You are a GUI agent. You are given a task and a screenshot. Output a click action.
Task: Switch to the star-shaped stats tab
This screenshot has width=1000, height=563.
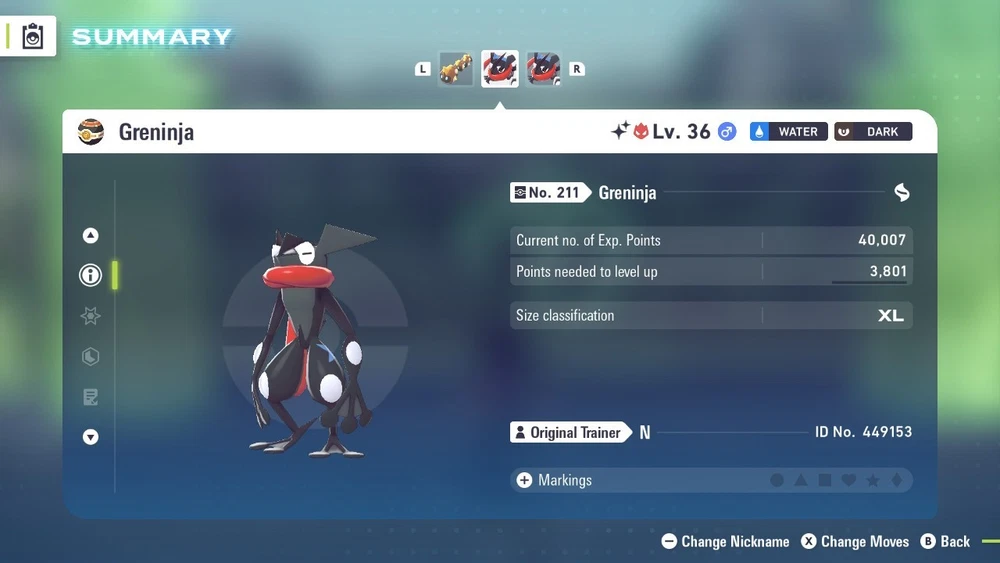coord(91,316)
